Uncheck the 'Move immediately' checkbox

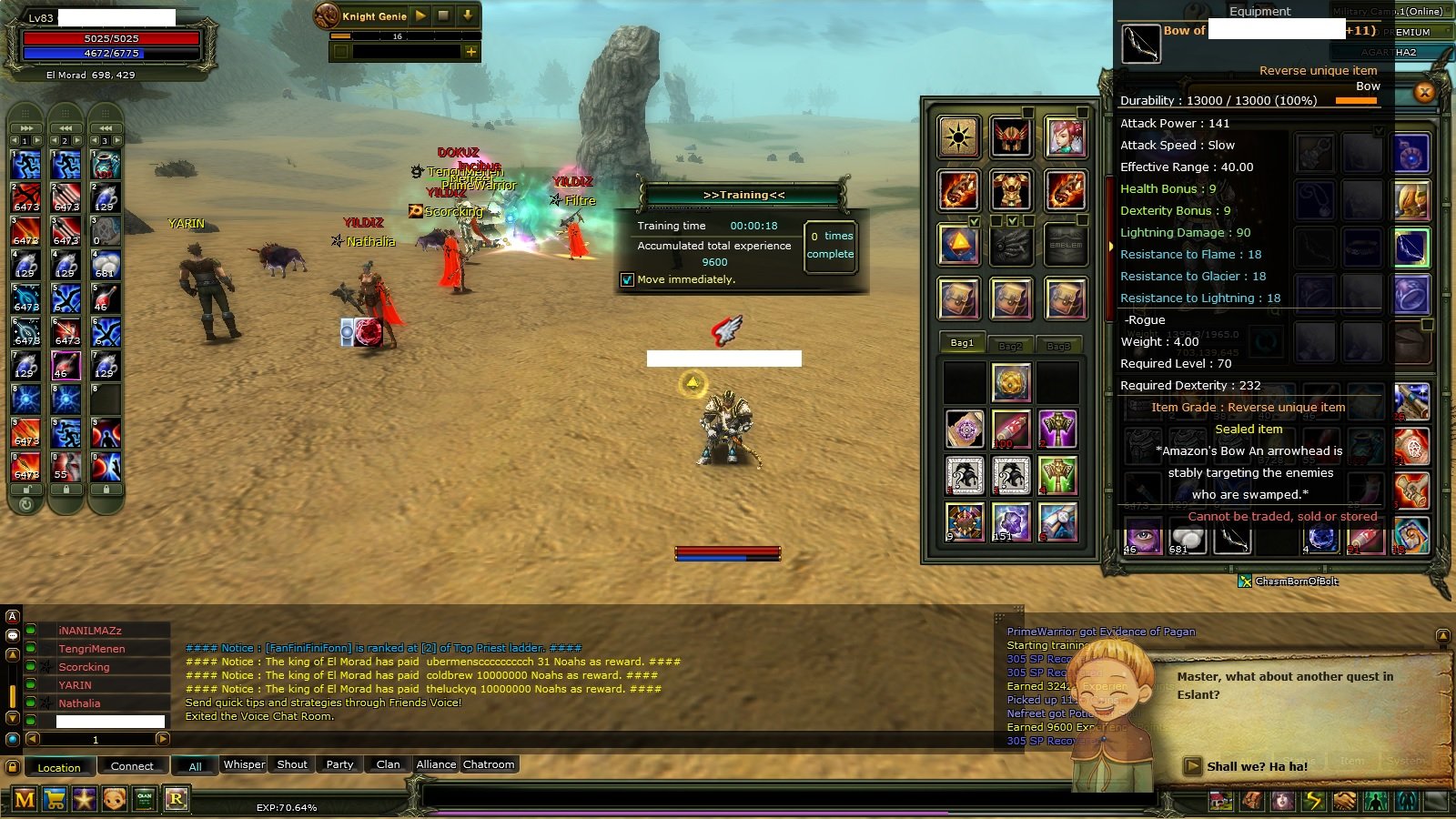[x=627, y=279]
